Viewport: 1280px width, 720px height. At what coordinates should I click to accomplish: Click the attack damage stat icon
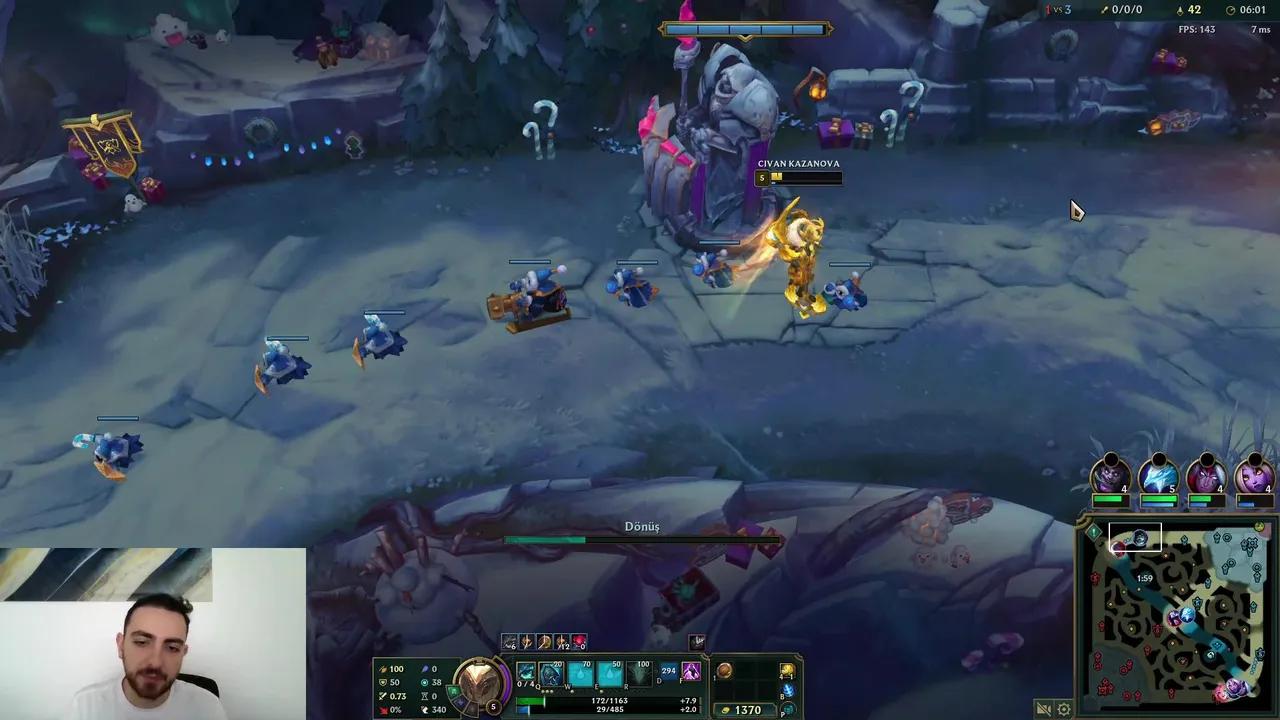tap(383, 668)
